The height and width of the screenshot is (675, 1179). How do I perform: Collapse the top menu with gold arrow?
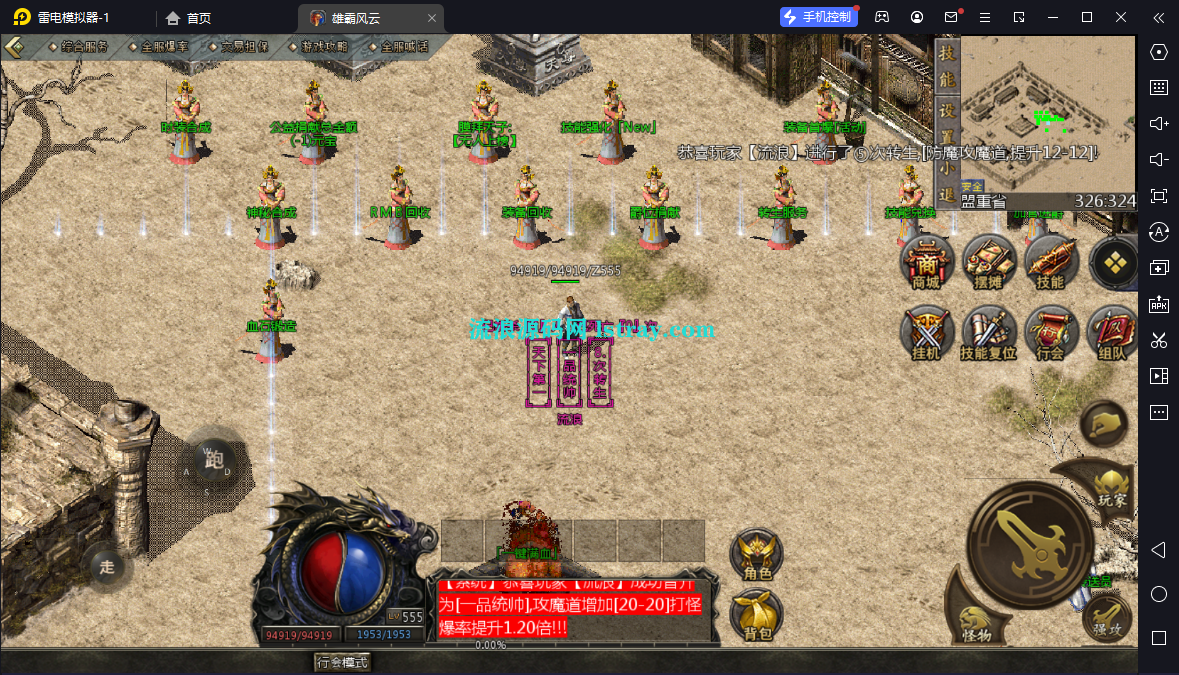[x=16, y=47]
